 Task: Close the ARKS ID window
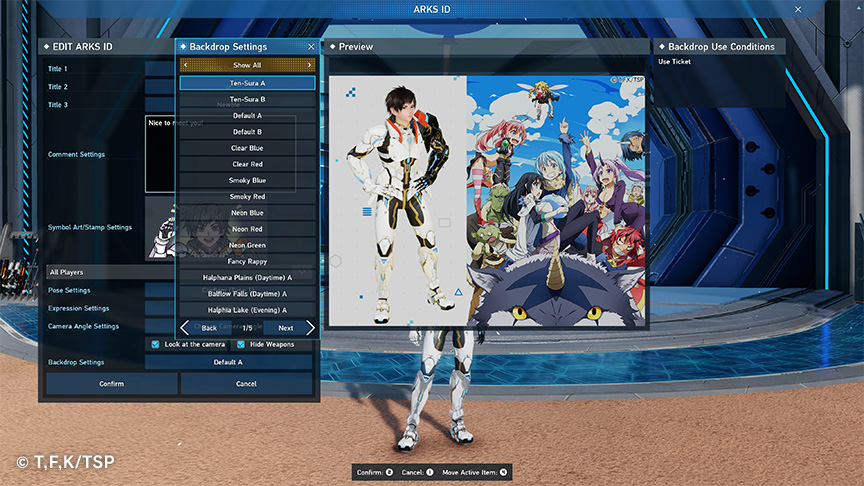797,9
